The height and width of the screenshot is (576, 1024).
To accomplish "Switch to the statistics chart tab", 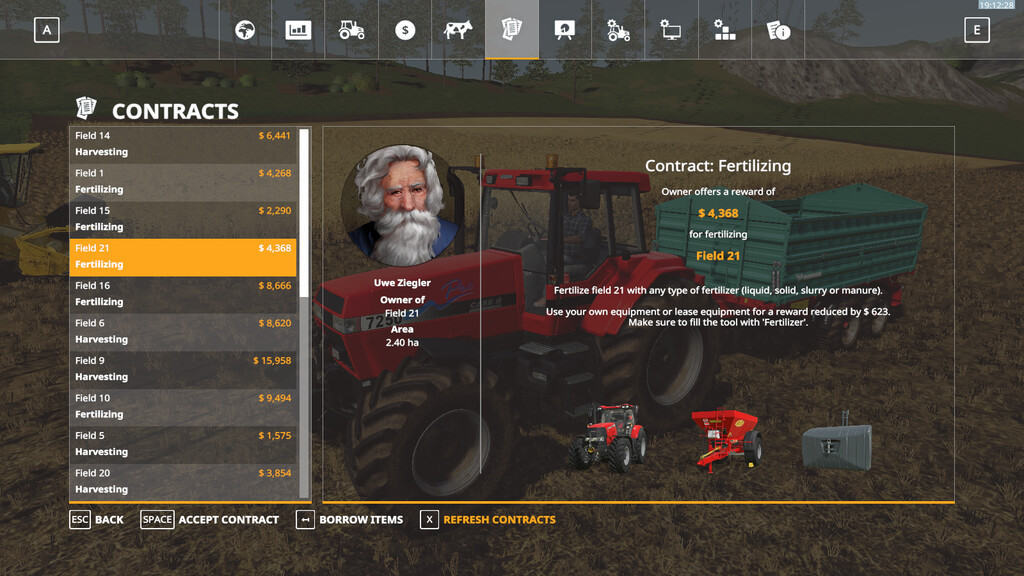I will point(299,30).
